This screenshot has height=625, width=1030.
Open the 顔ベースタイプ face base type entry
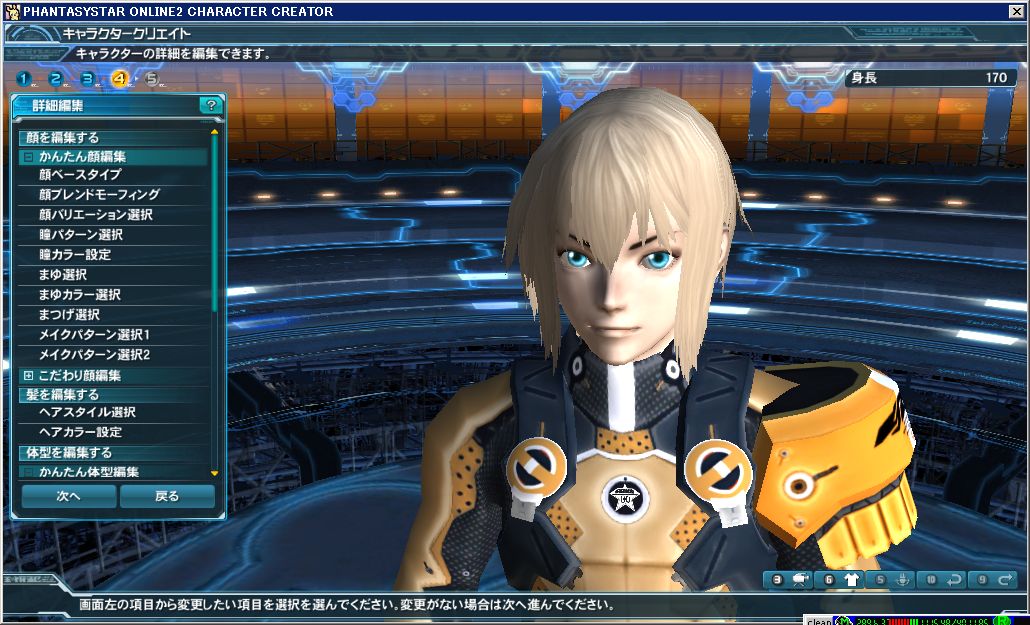[80, 175]
